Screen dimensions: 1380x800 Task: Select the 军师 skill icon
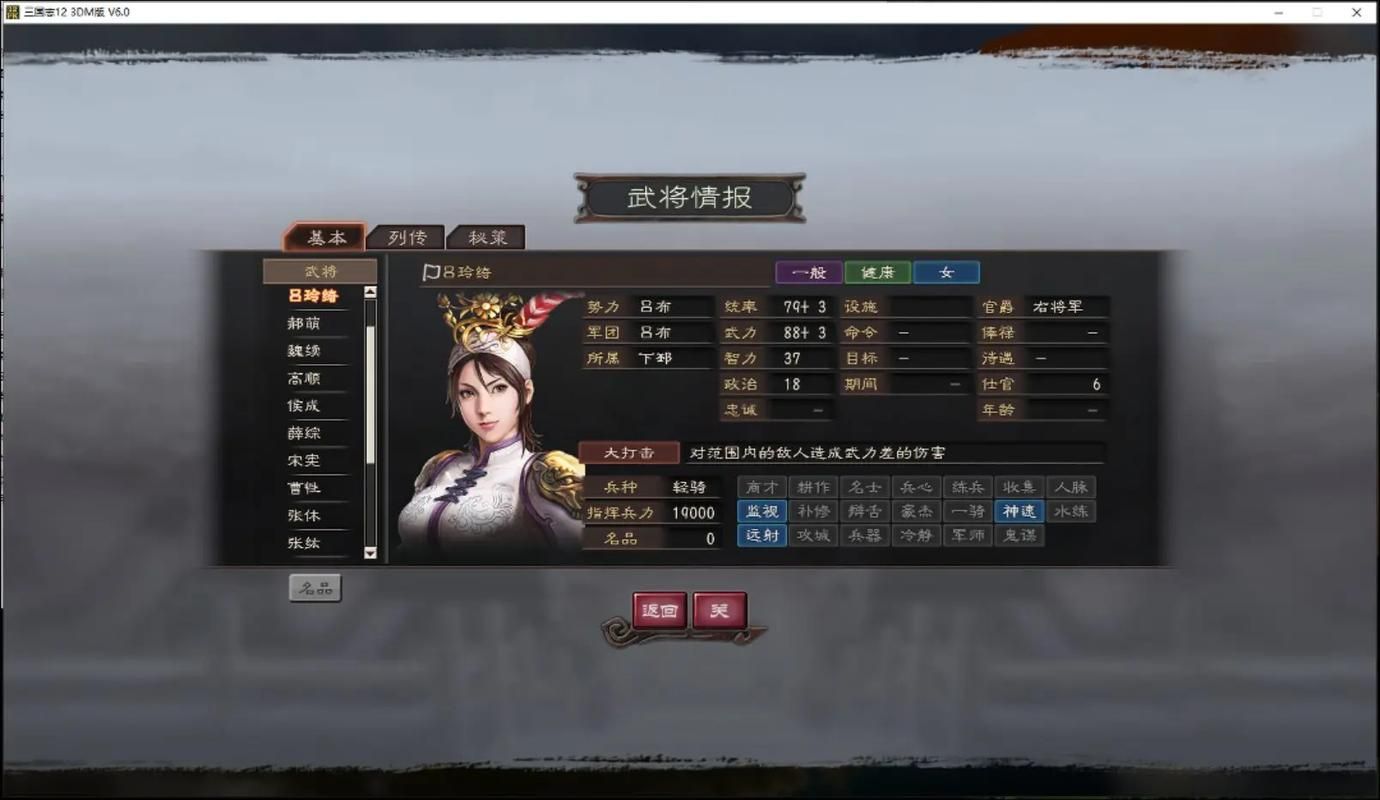pyautogui.click(x=968, y=535)
